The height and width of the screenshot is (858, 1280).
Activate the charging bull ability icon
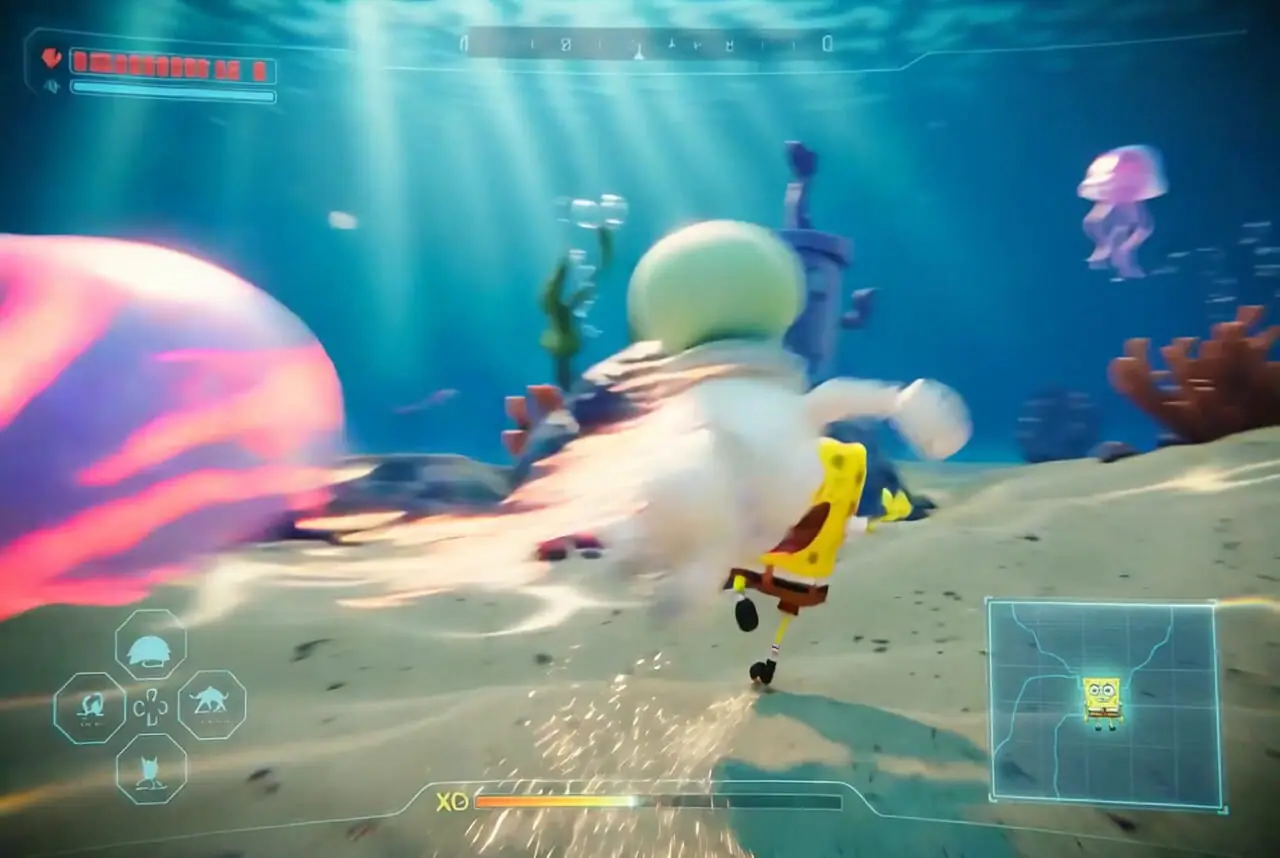(x=211, y=705)
